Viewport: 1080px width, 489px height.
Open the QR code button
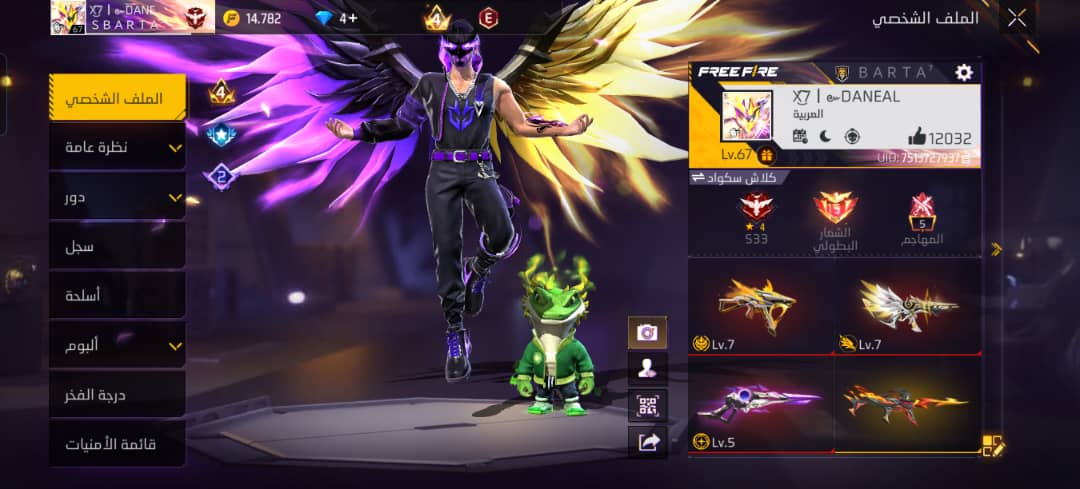click(x=647, y=405)
